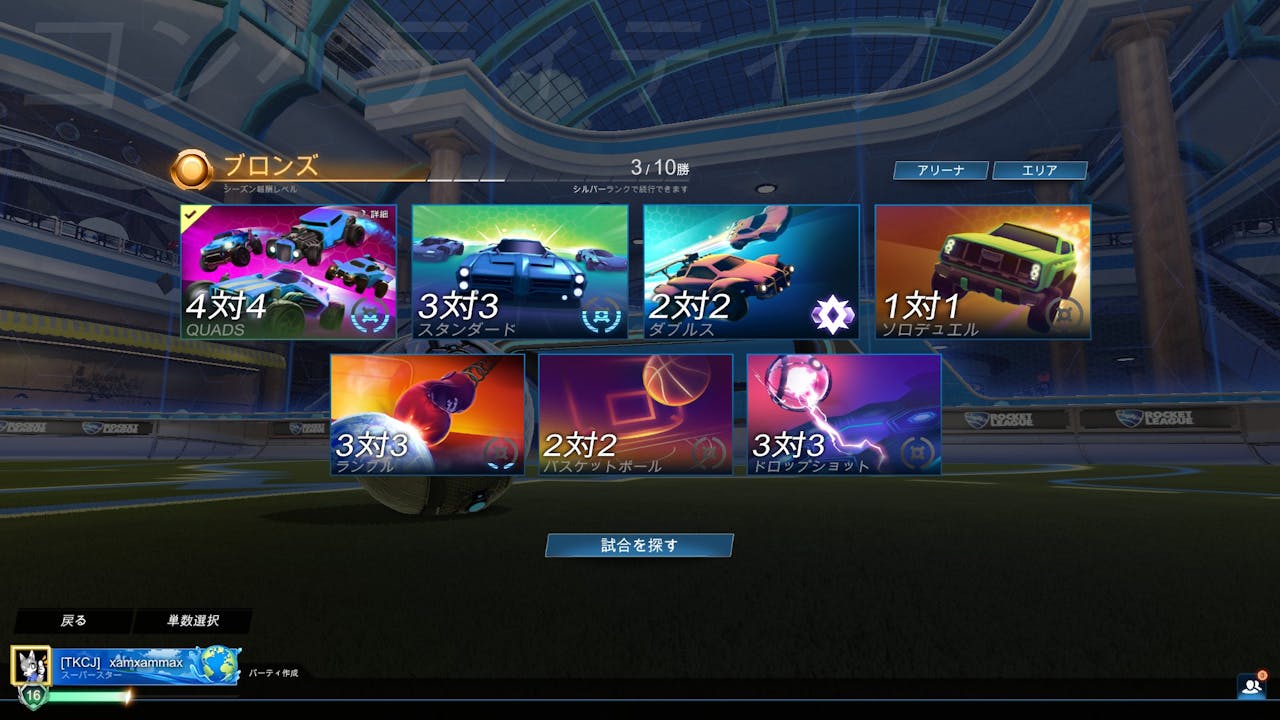The image size is (1280, 720).
Task: Open the 詳細 details on QUADS tile
Action: coord(378,214)
